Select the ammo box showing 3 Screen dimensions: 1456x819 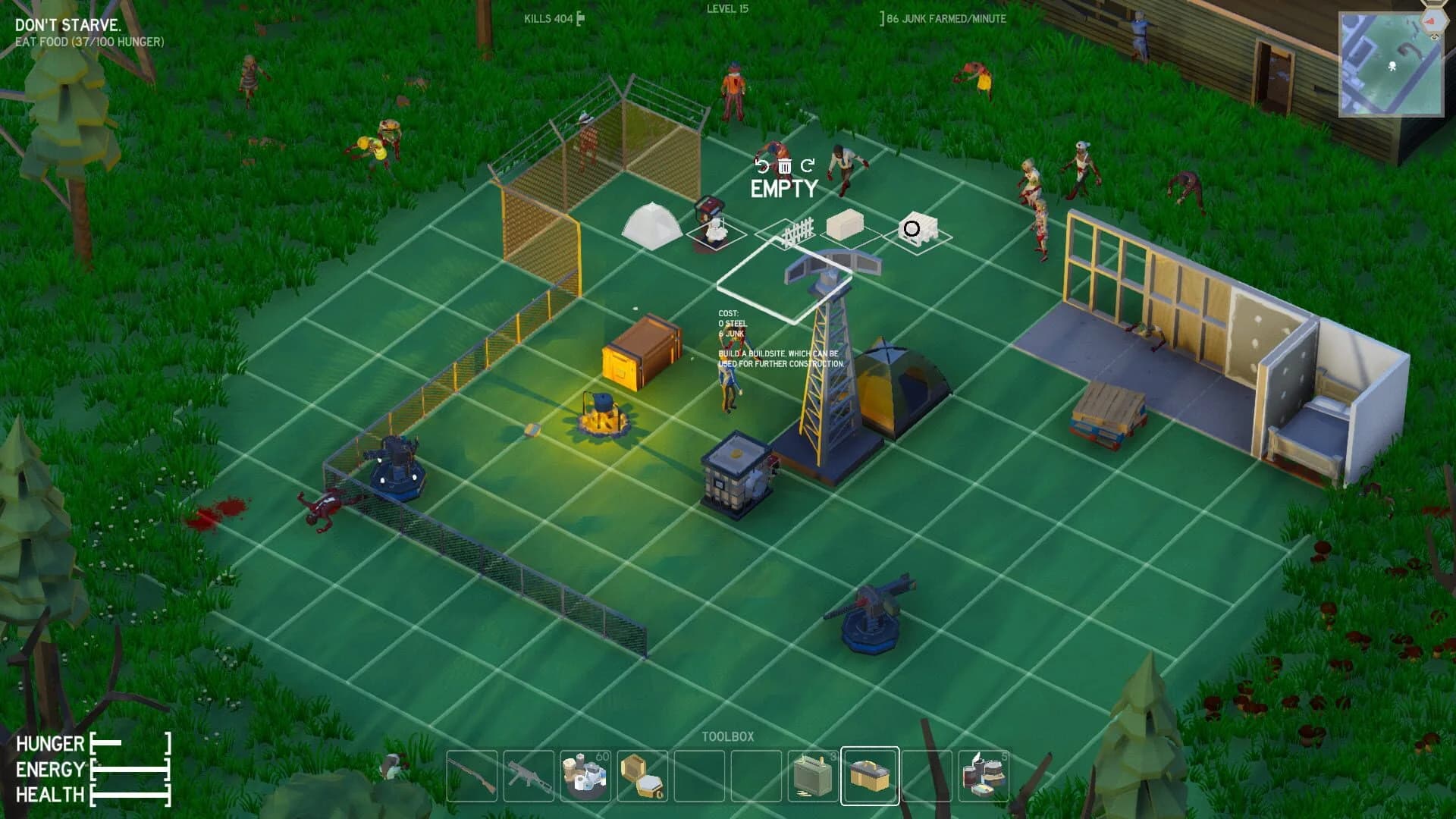tap(811, 775)
